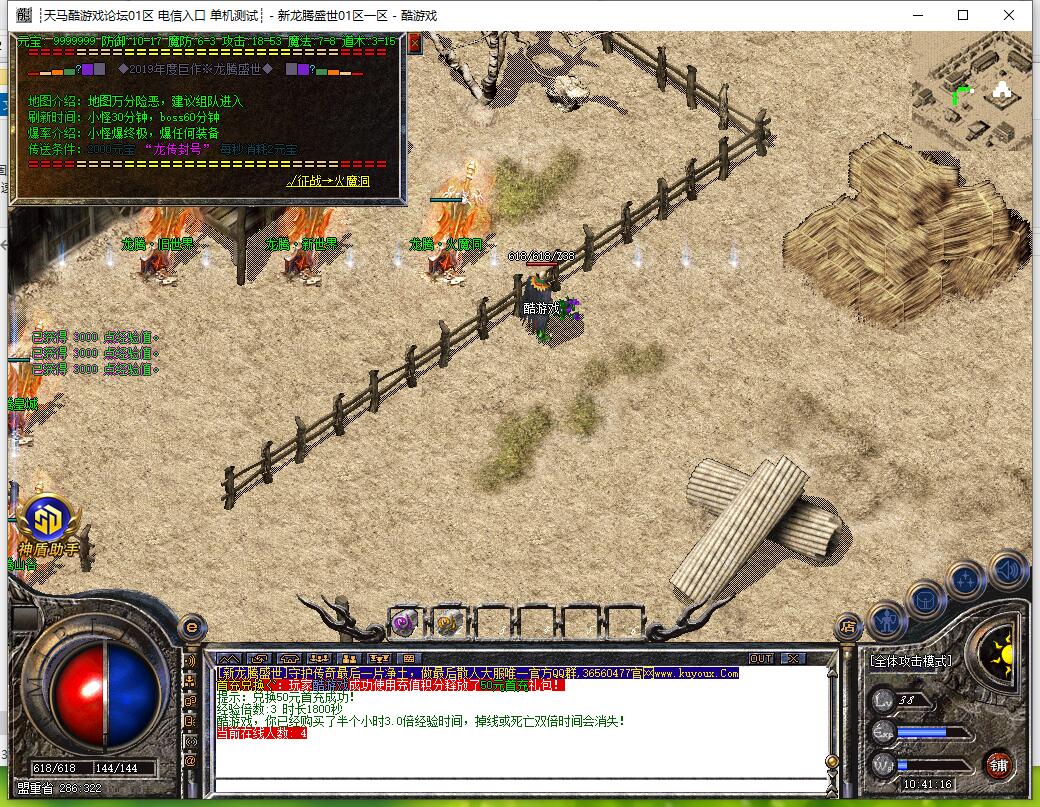The width and height of the screenshot is (1040, 807).
Task: Maximize the game window
Action: [x=963, y=15]
